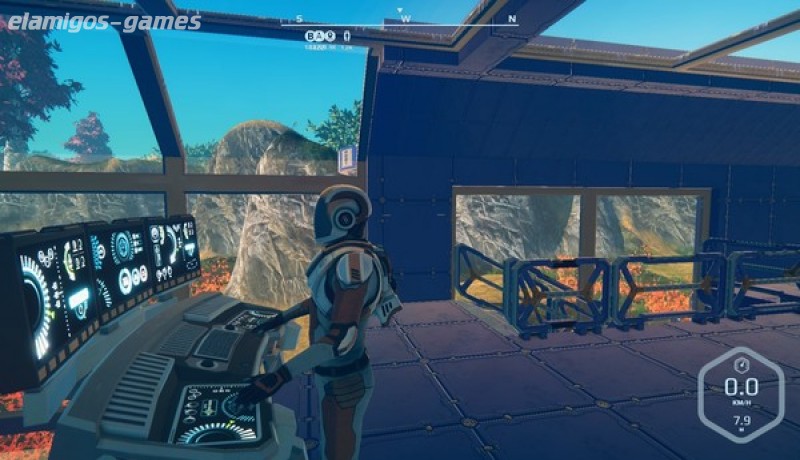Select the A beacon marker on compass
The height and width of the screenshot is (460, 800).
[x=319, y=35]
